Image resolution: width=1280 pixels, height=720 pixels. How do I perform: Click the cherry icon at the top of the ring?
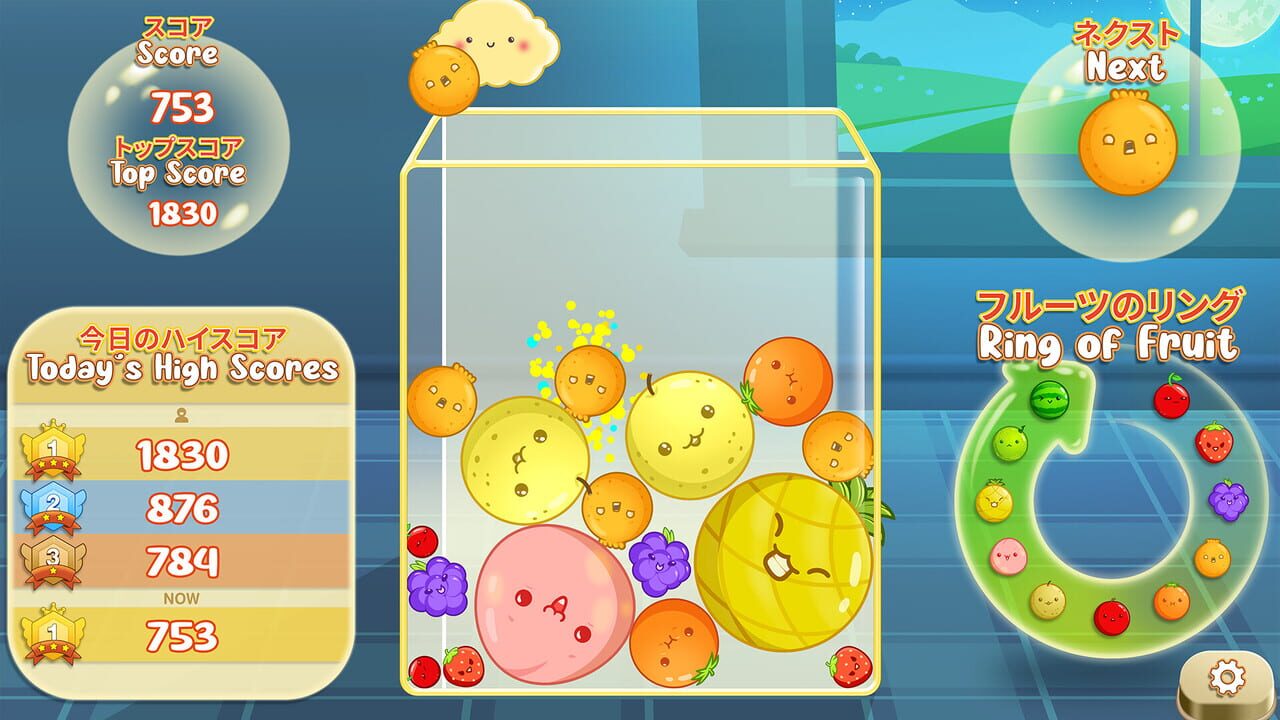1170,398
